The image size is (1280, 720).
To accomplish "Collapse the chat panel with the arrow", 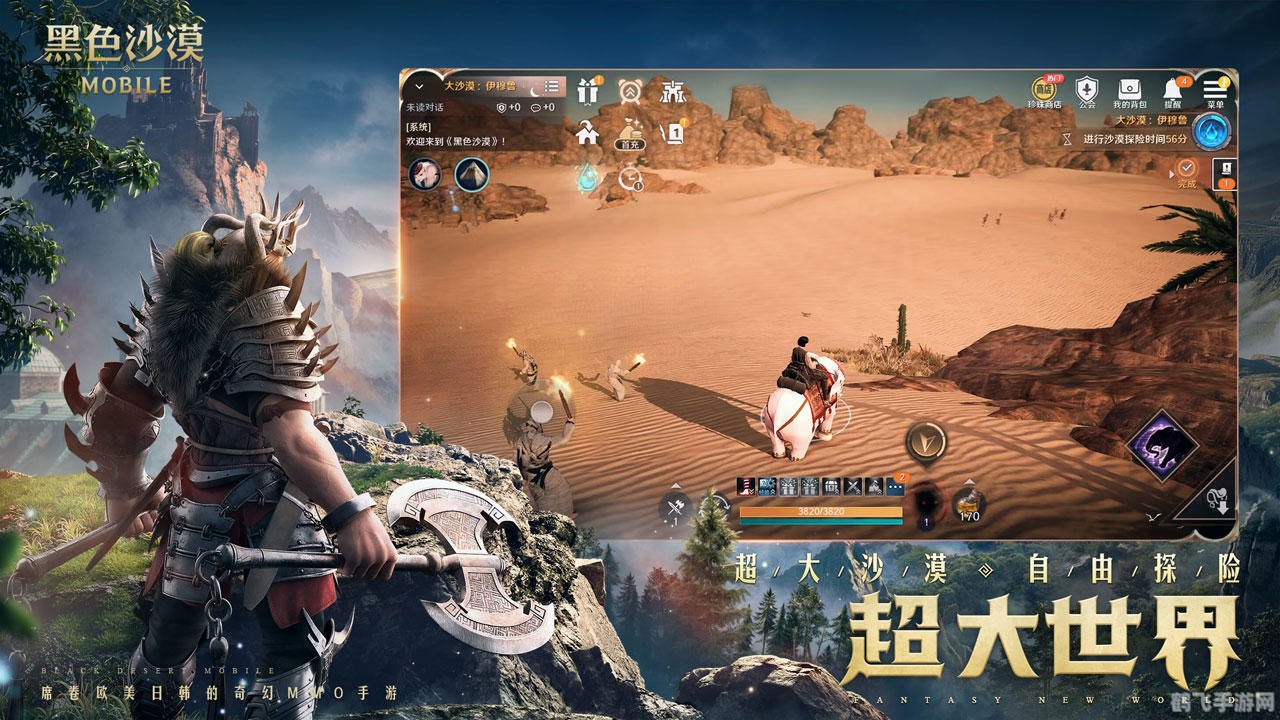I will click(x=417, y=86).
